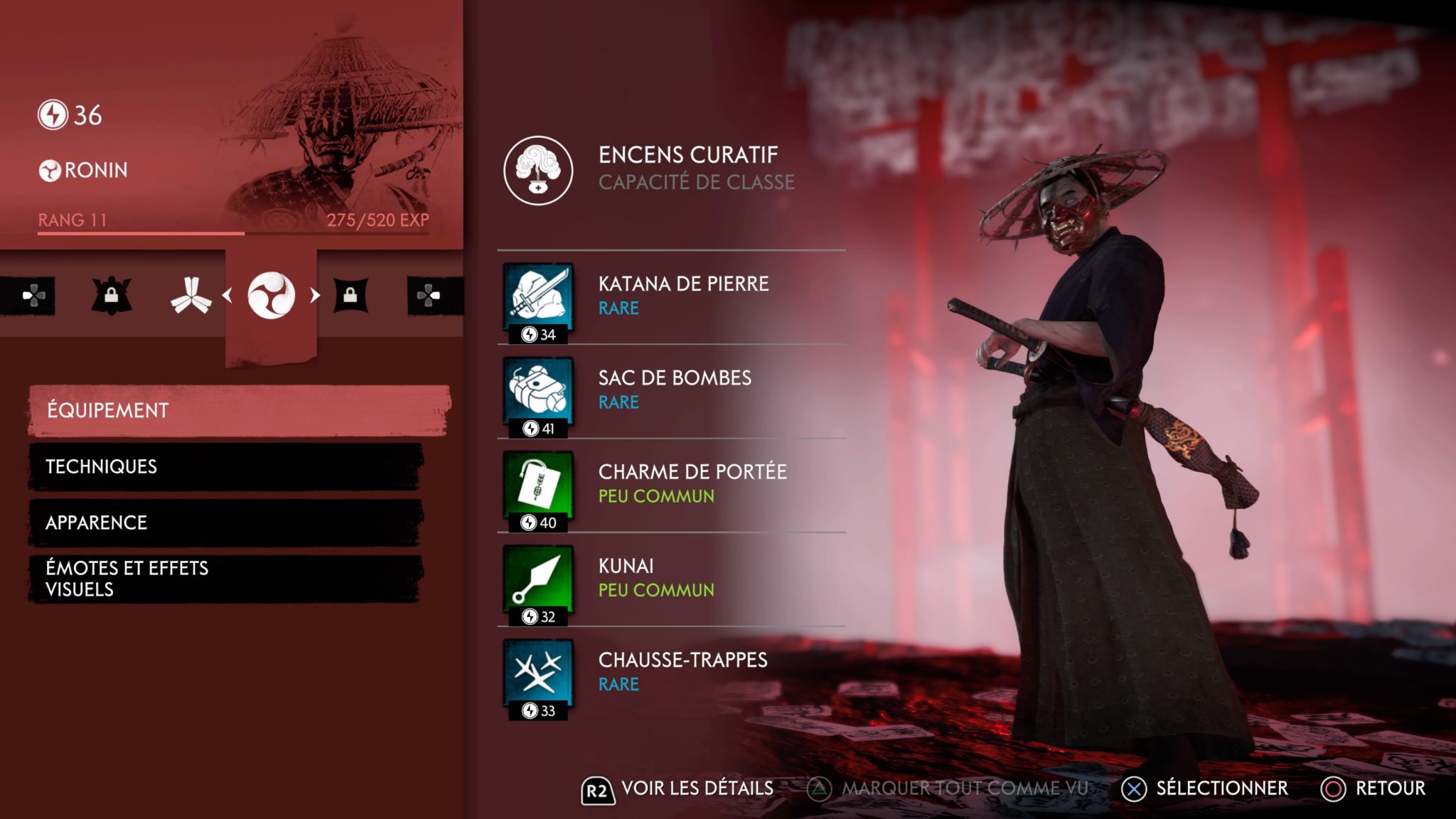The height and width of the screenshot is (819, 1456).
Task: Open the Équipement menu entry
Action: click(x=239, y=410)
